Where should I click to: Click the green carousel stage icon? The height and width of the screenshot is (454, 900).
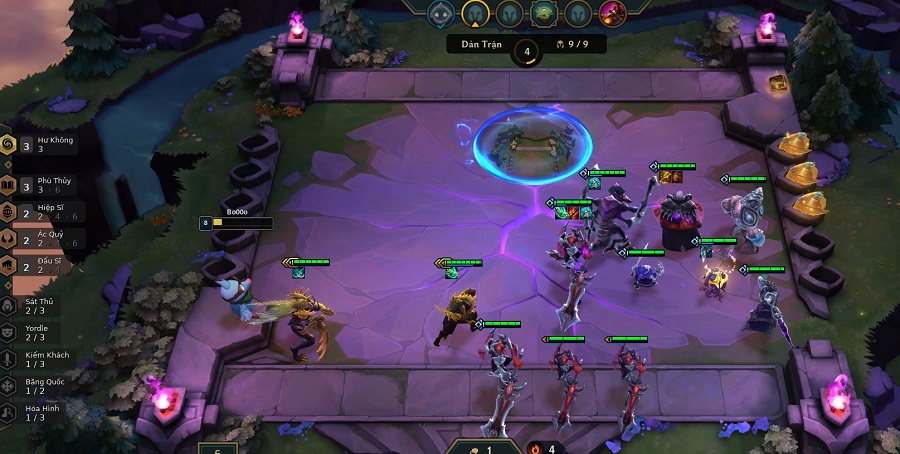click(544, 13)
